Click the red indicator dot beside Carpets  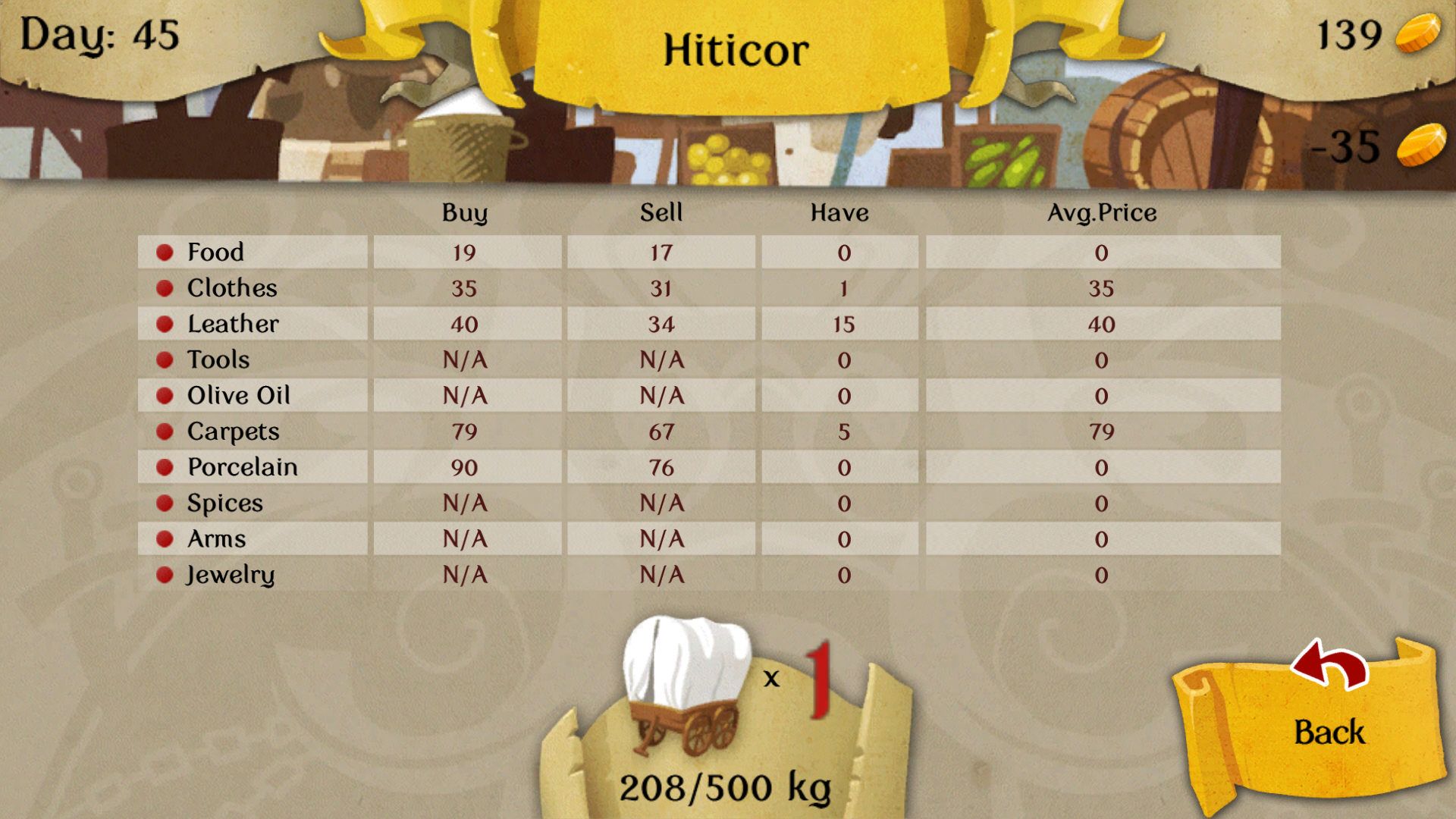click(x=164, y=431)
